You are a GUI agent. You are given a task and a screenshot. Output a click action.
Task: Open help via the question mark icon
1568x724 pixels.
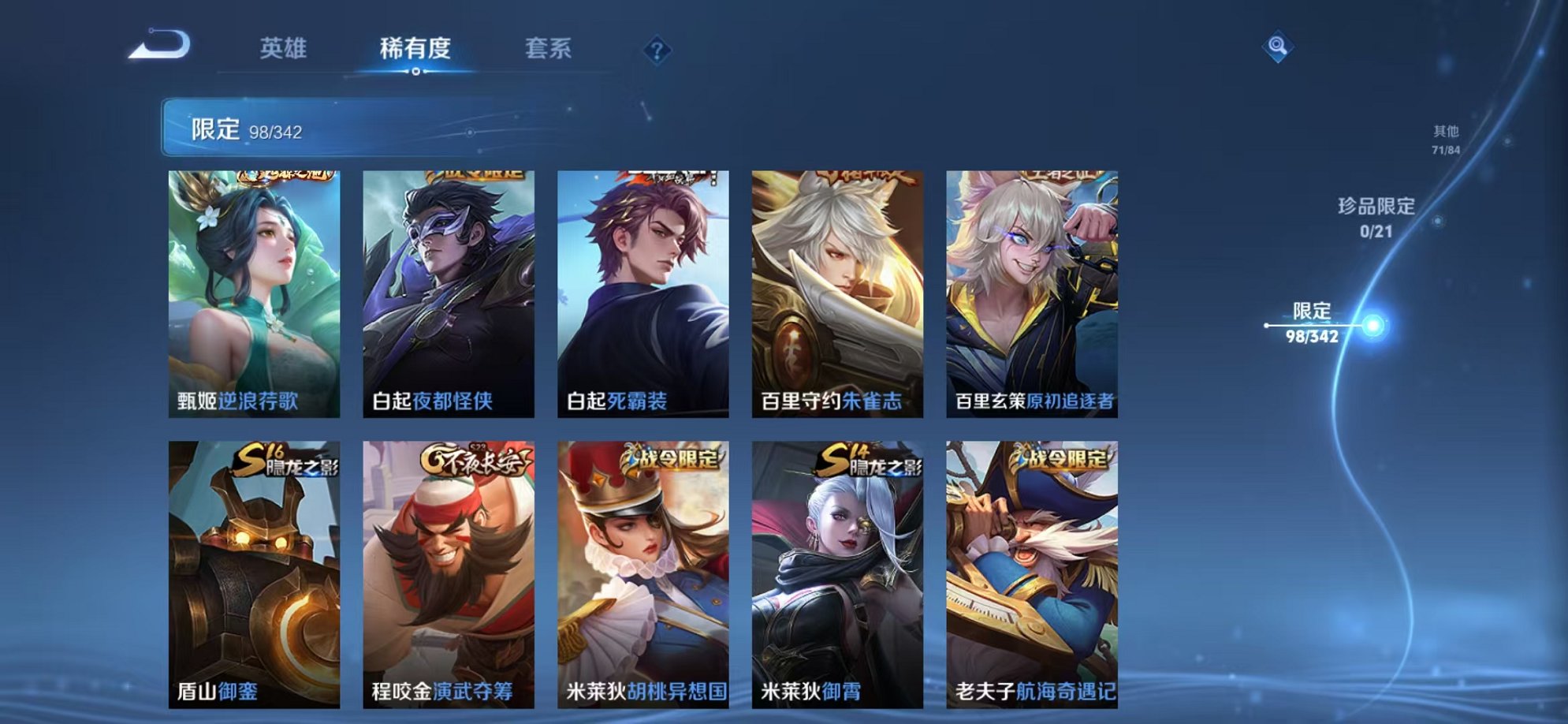(x=656, y=51)
